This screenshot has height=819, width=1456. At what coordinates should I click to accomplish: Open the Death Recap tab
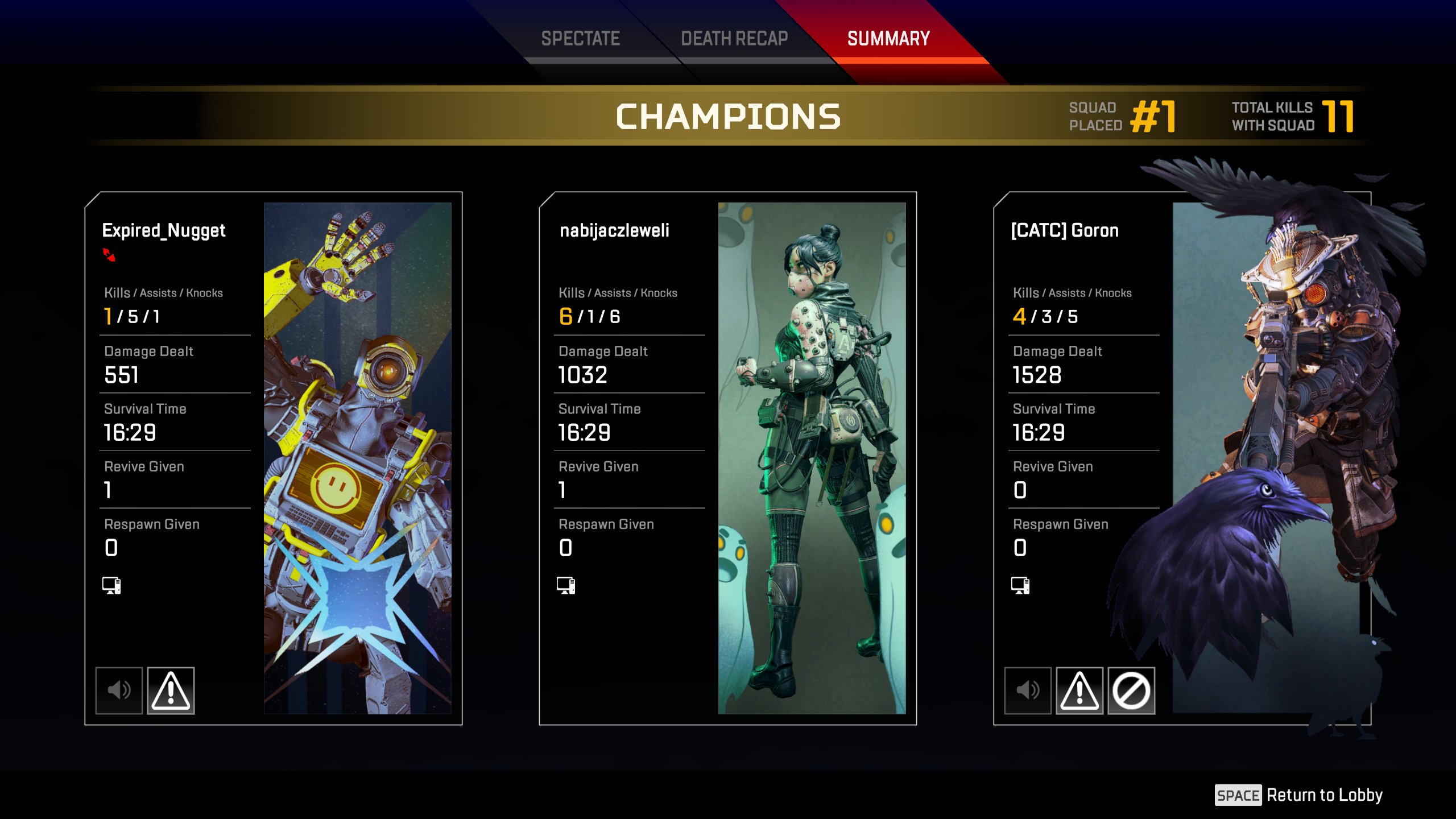[734, 39]
